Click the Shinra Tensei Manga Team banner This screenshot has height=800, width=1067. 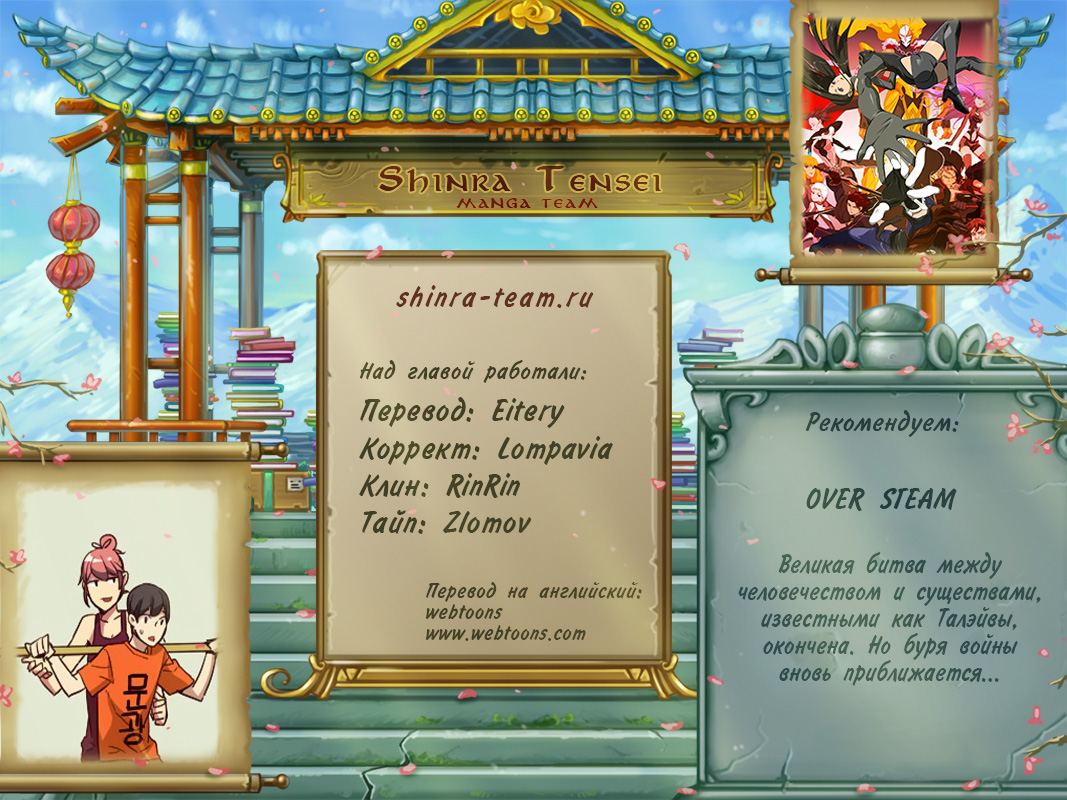(519, 187)
